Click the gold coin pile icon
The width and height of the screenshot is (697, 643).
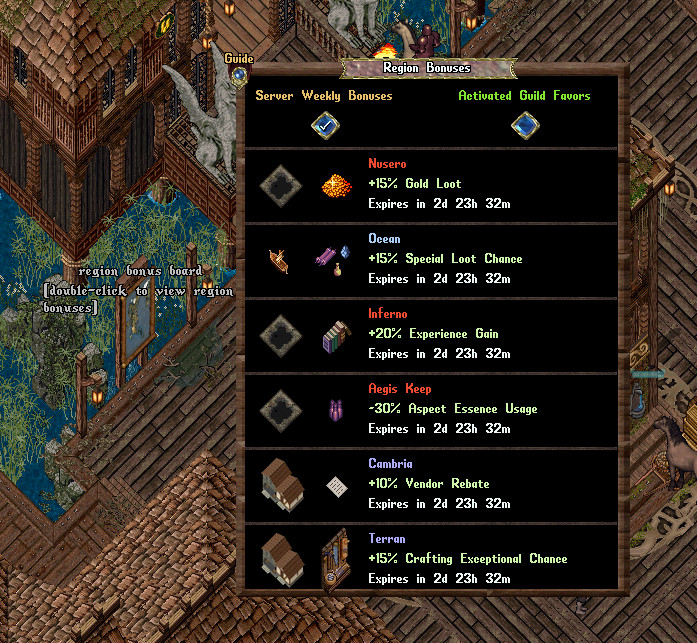click(x=335, y=186)
